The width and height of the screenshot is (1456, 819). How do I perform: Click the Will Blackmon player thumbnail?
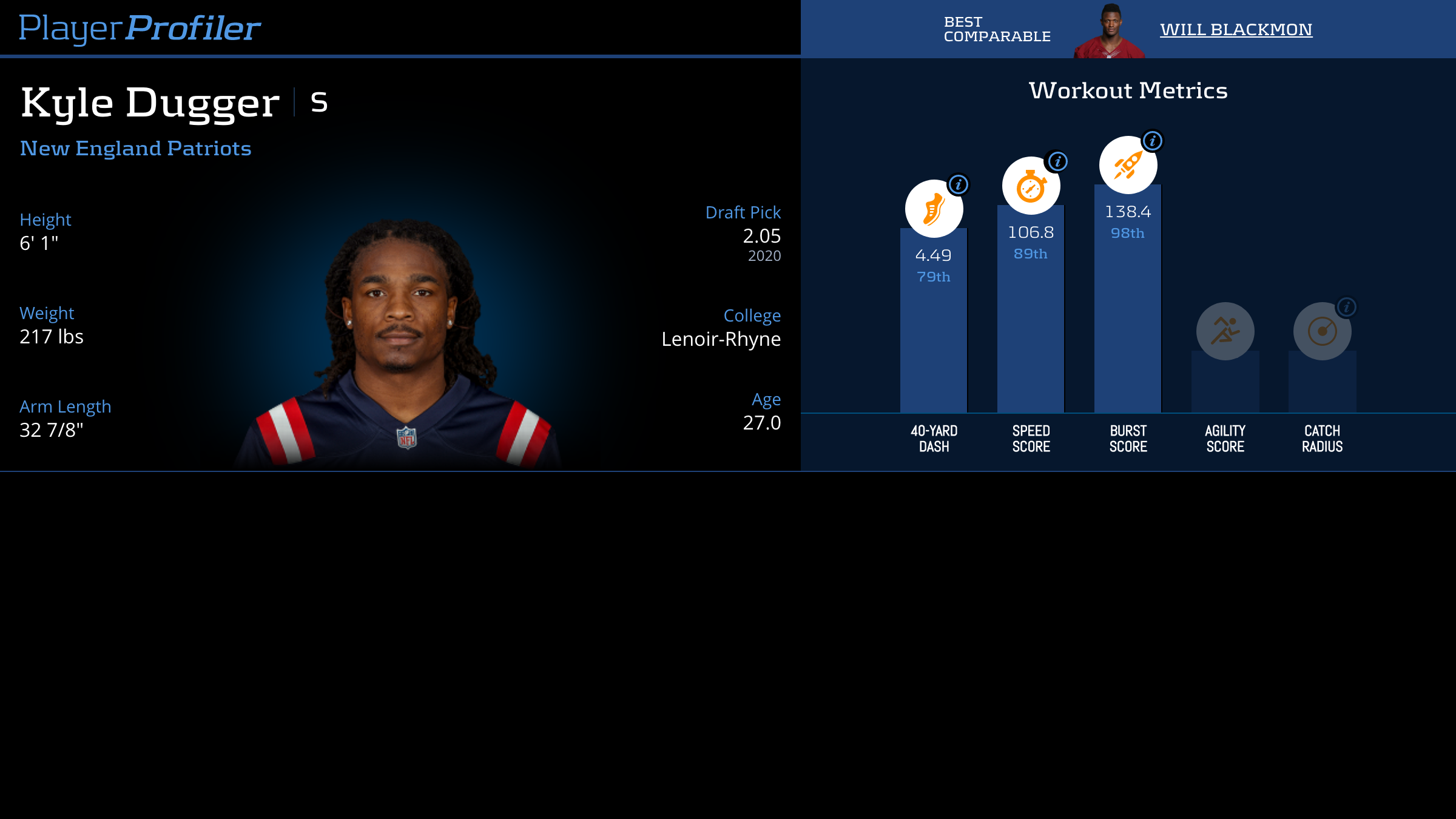[1110, 32]
